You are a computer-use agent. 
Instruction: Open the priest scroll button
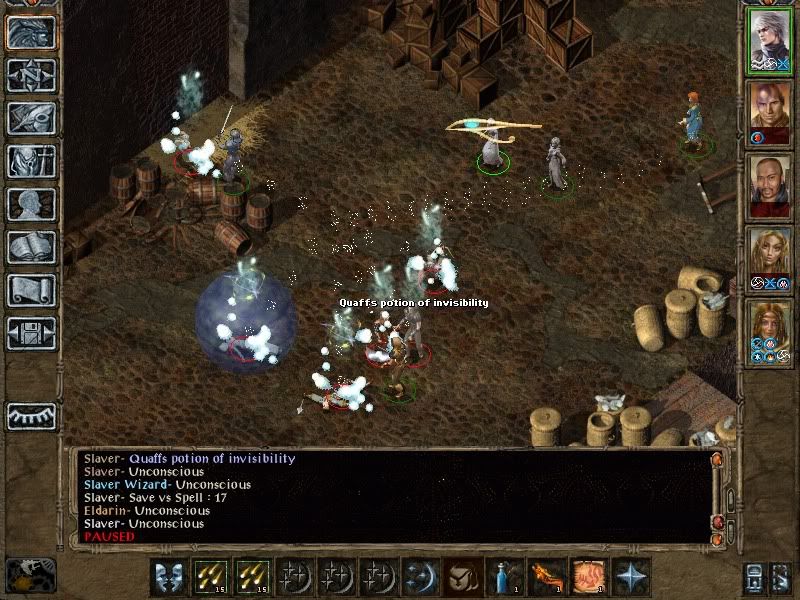coord(31,290)
